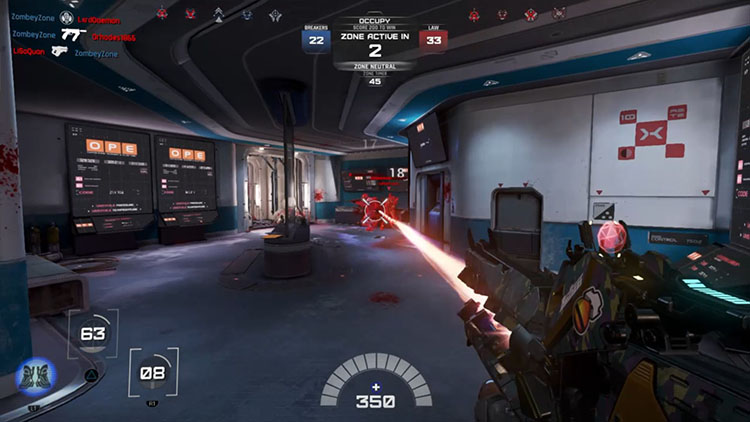Select the ability slot on cooldown at 63

93,335
